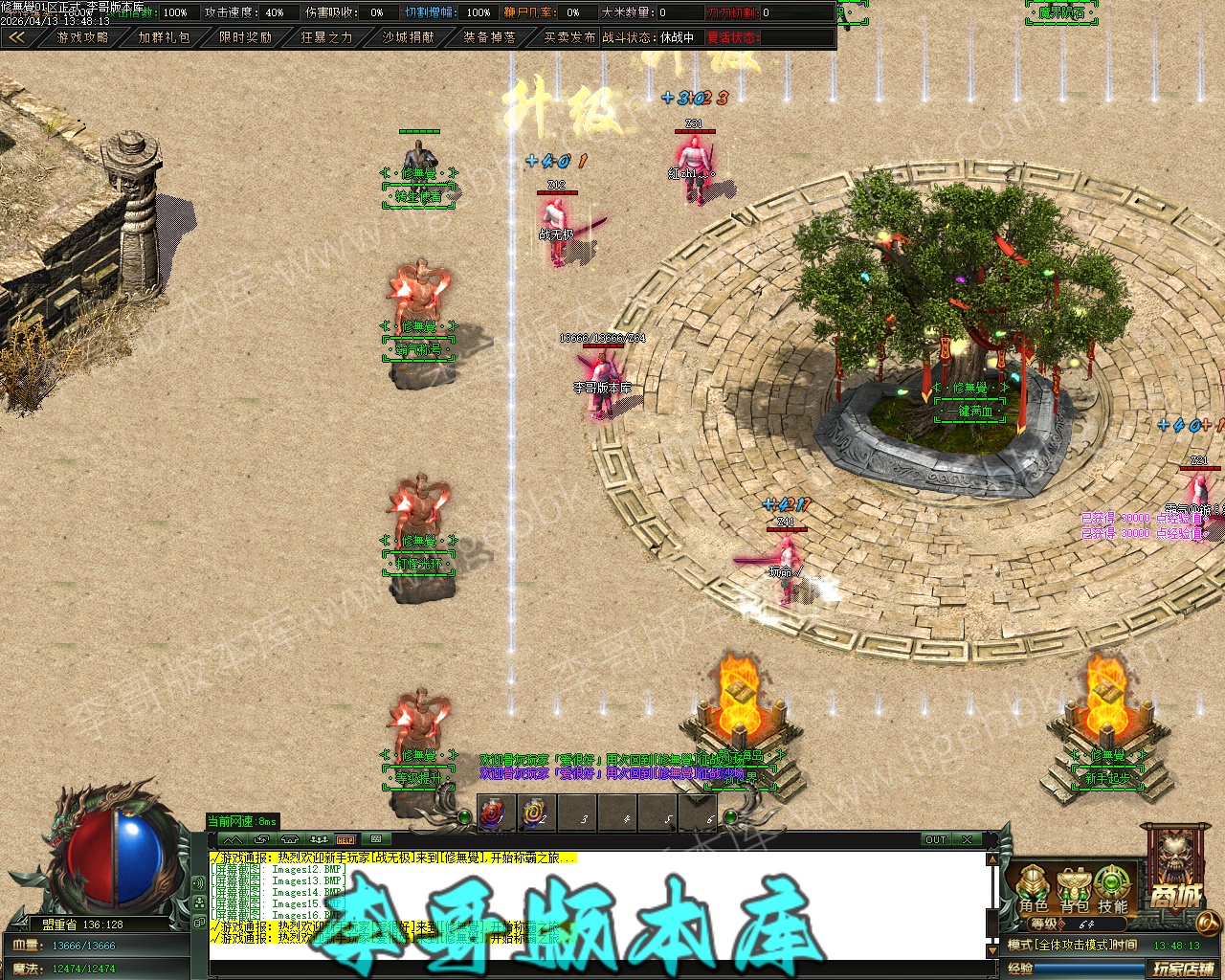Click the OUT button on the chat bar
Image resolution: width=1225 pixels, height=980 pixels.
(935, 839)
